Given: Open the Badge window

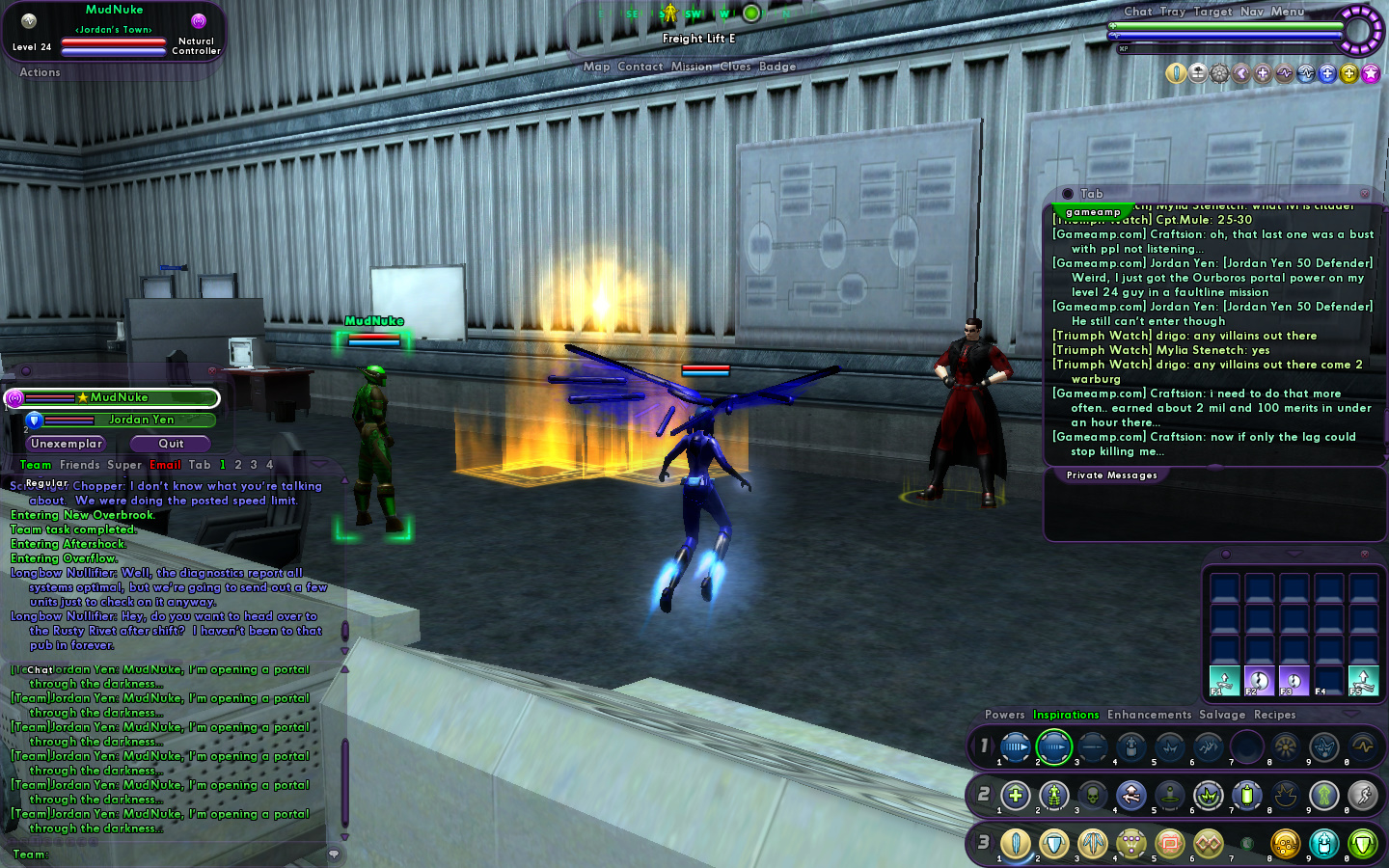Looking at the screenshot, I should (x=777, y=67).
